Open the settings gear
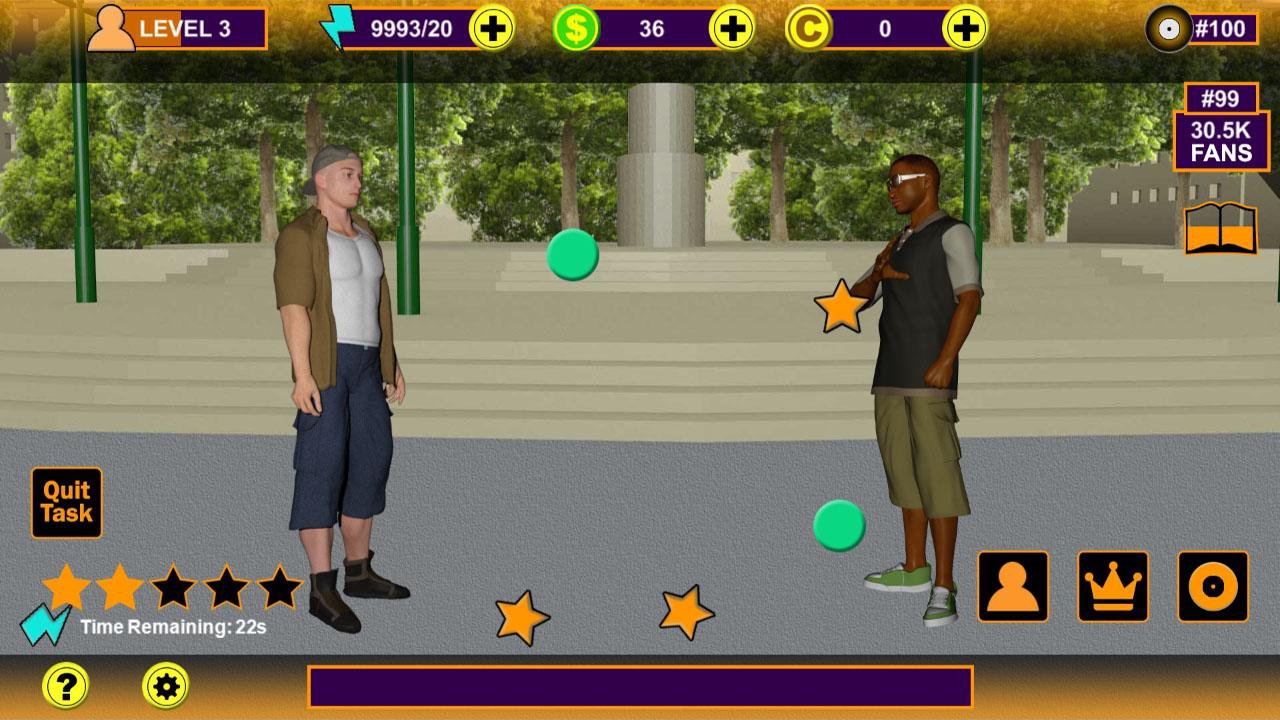Screen dimensions: 1280x720 pyautogui.click(x=163, y=686)
